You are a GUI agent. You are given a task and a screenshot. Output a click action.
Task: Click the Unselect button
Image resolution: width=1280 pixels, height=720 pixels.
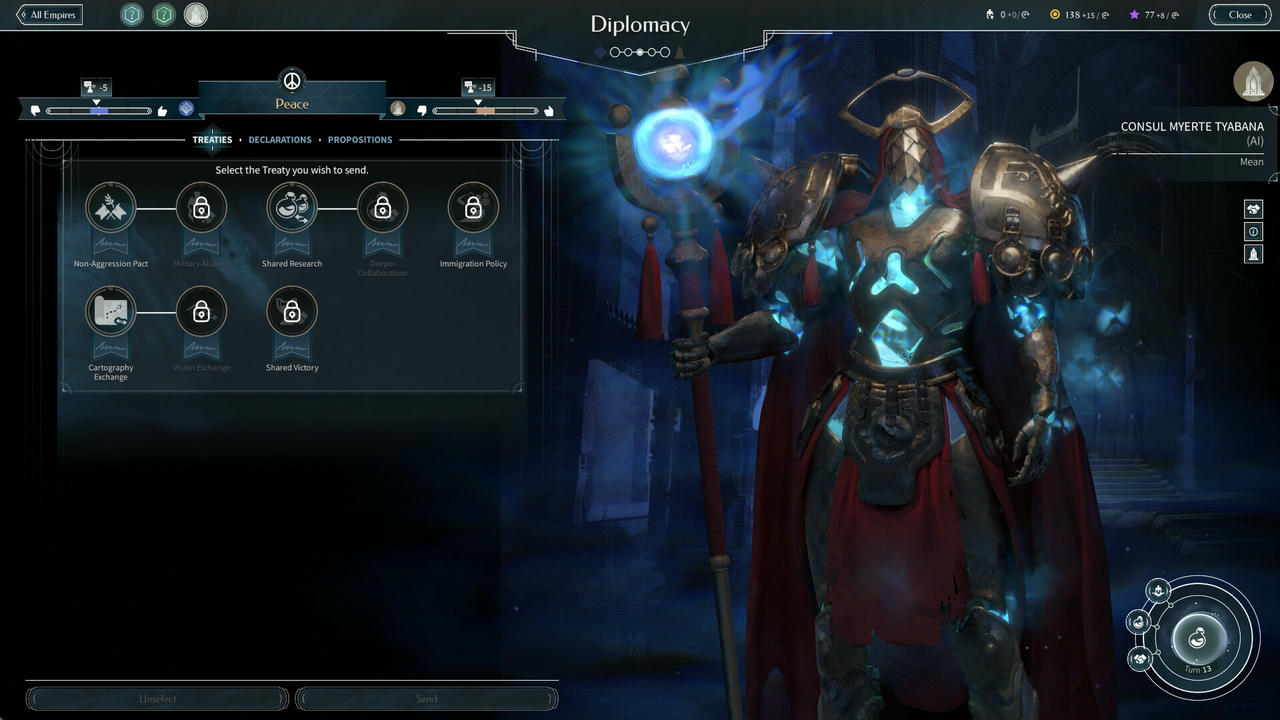pyautogui.click(x=156, y=698)
